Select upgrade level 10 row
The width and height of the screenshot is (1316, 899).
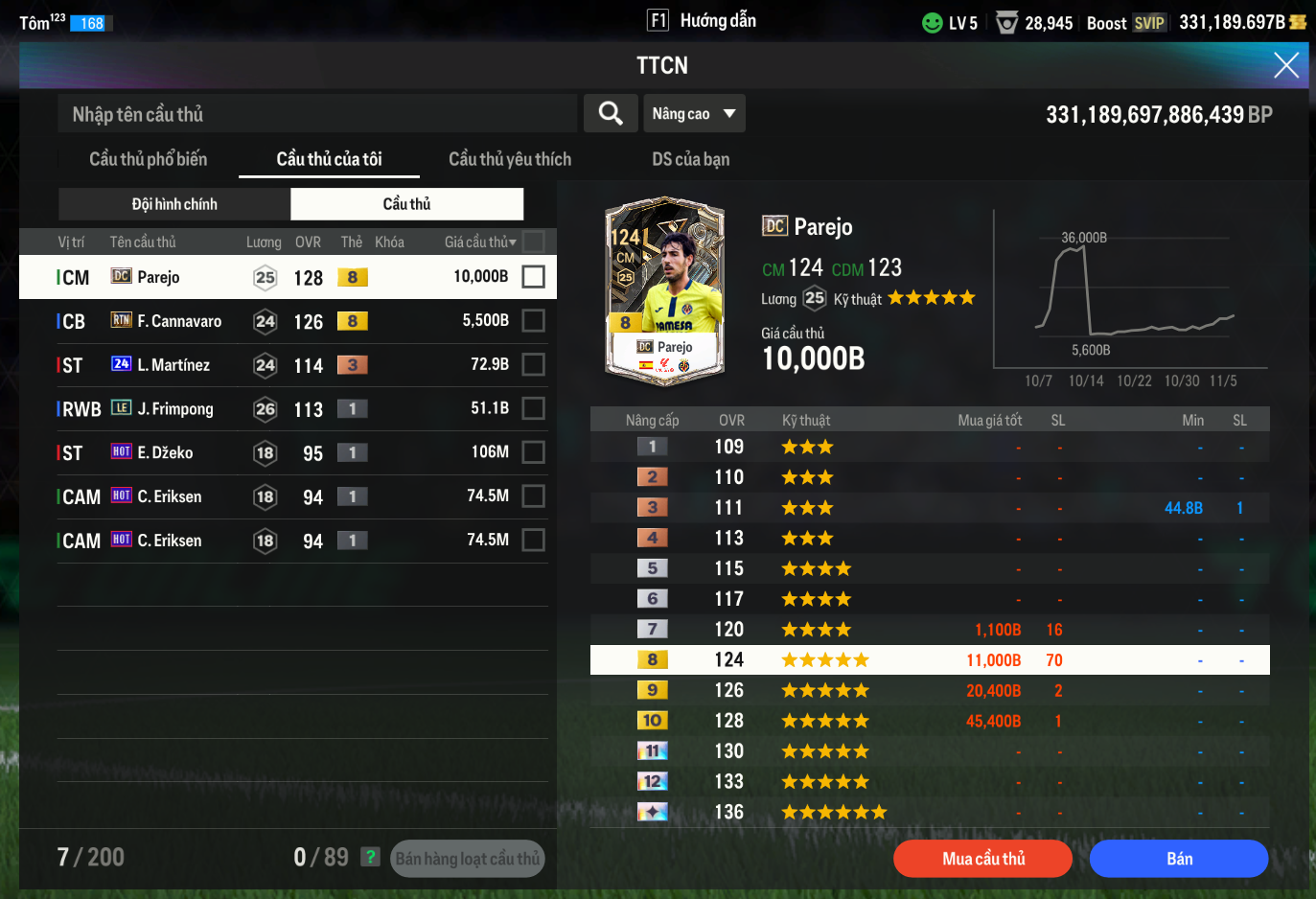click(929, 721)
